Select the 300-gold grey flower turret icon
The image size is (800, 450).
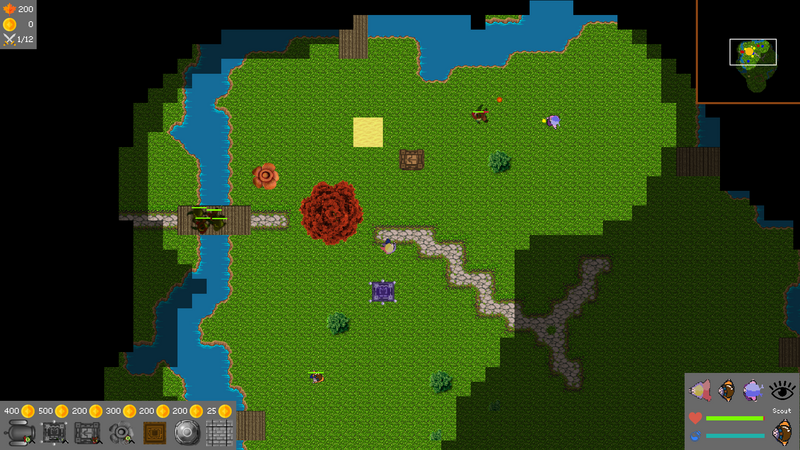point(121,432)
